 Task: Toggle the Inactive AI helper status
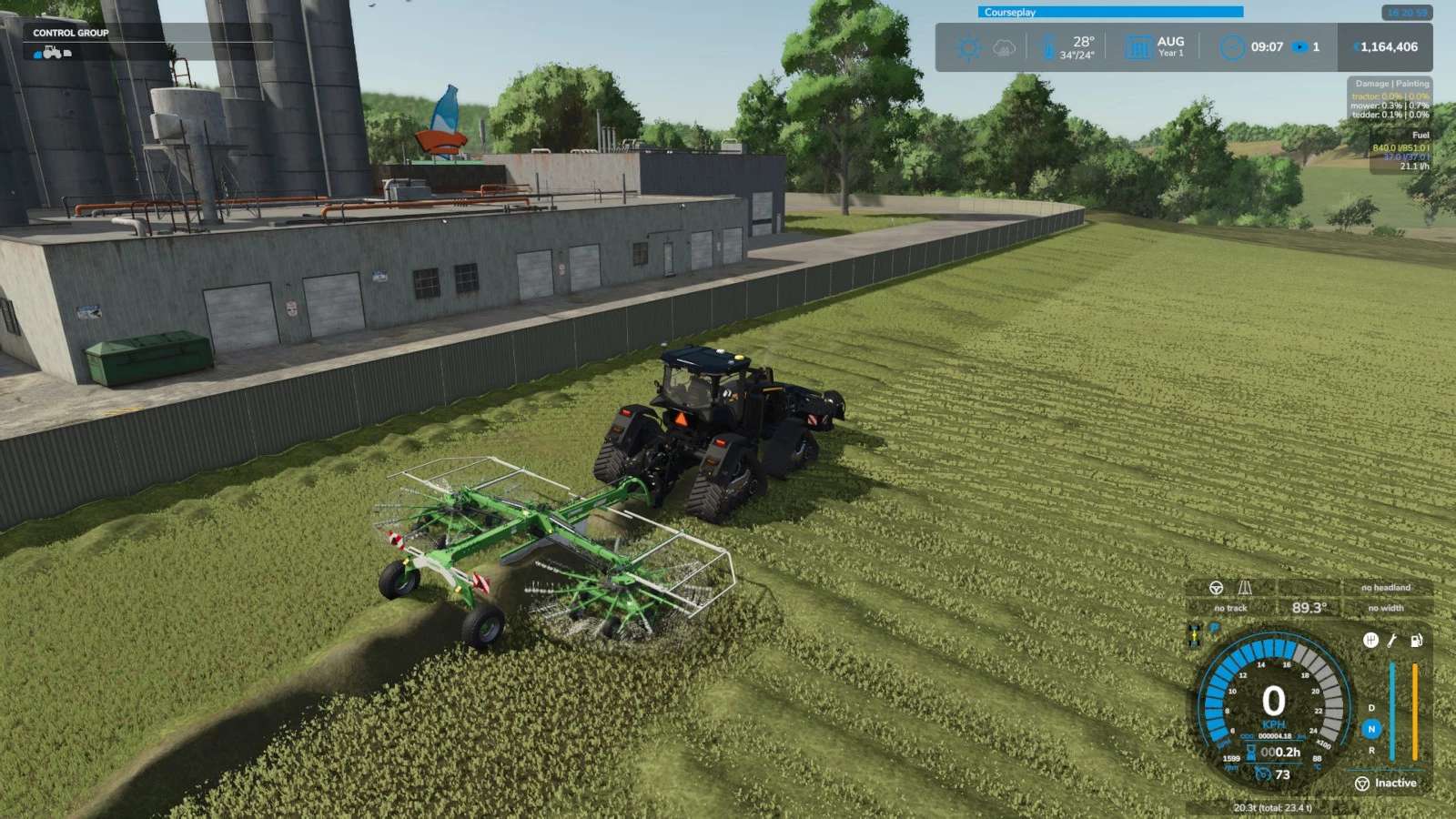1386,784
